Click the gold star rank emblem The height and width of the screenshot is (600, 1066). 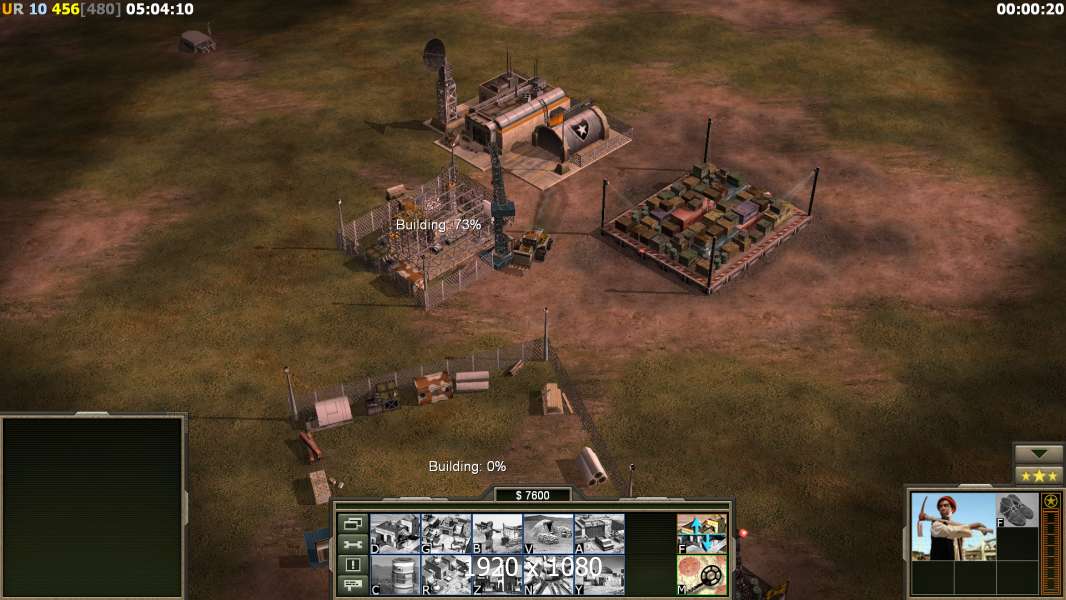click(x=1051, y=501)
